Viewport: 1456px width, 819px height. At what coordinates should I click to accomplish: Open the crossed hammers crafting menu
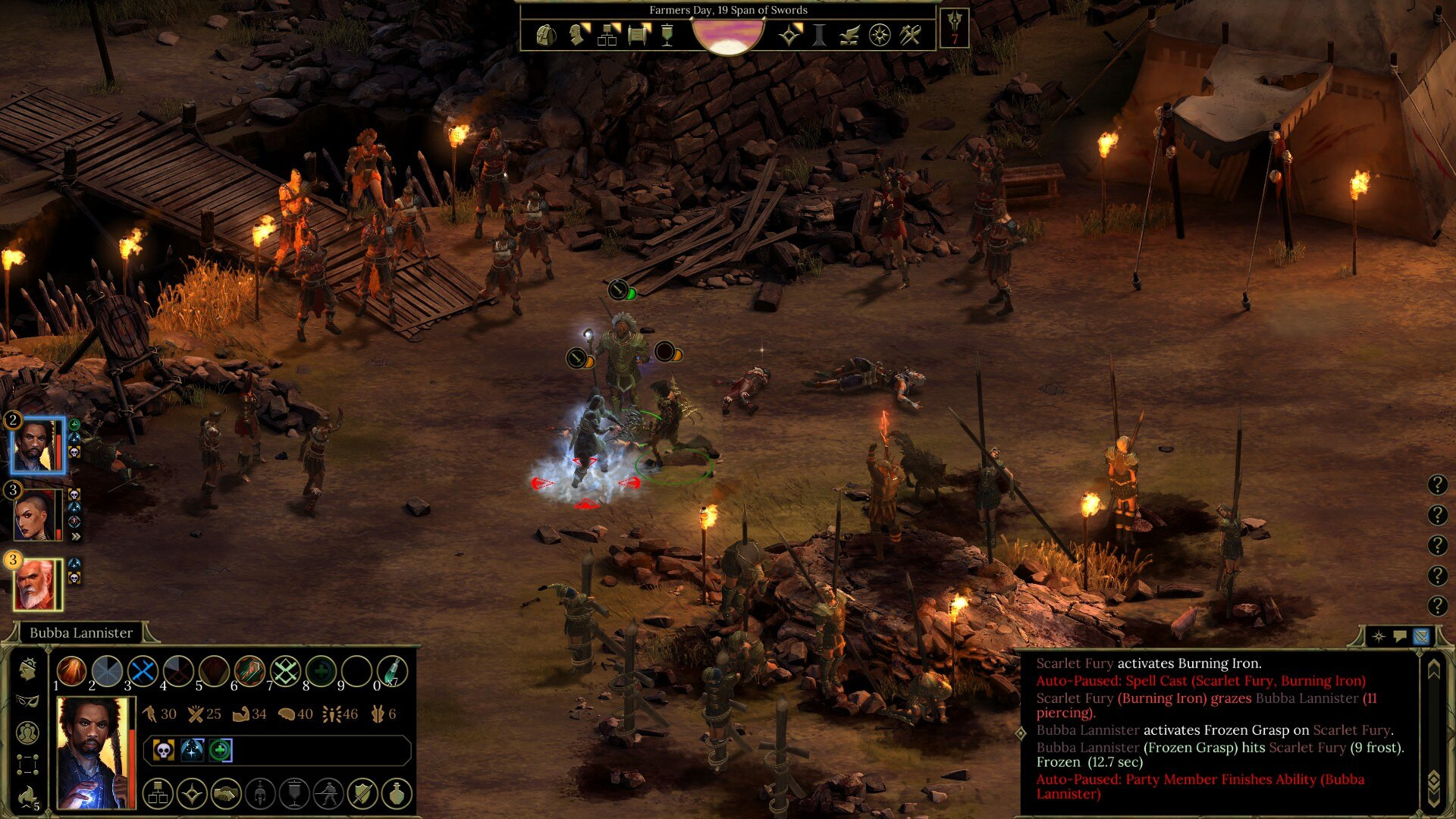(x=910, y=35)
